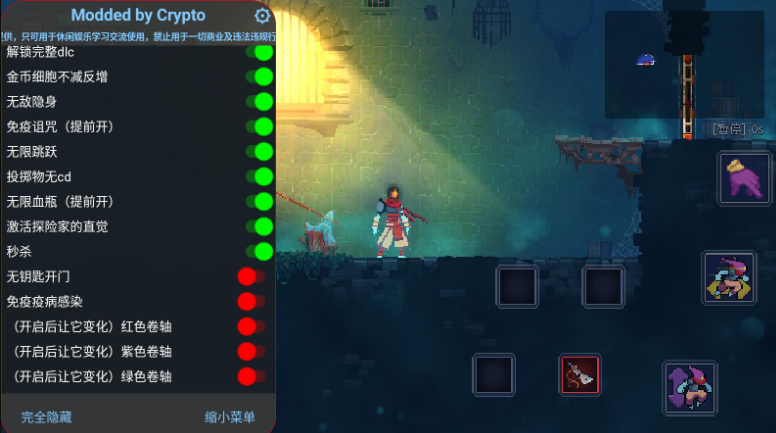Image resolution: width=776 pixels, height=433 pixels.
Task: Disable the 无敌隐身 cheat toggle
Action: click(259, 101)
